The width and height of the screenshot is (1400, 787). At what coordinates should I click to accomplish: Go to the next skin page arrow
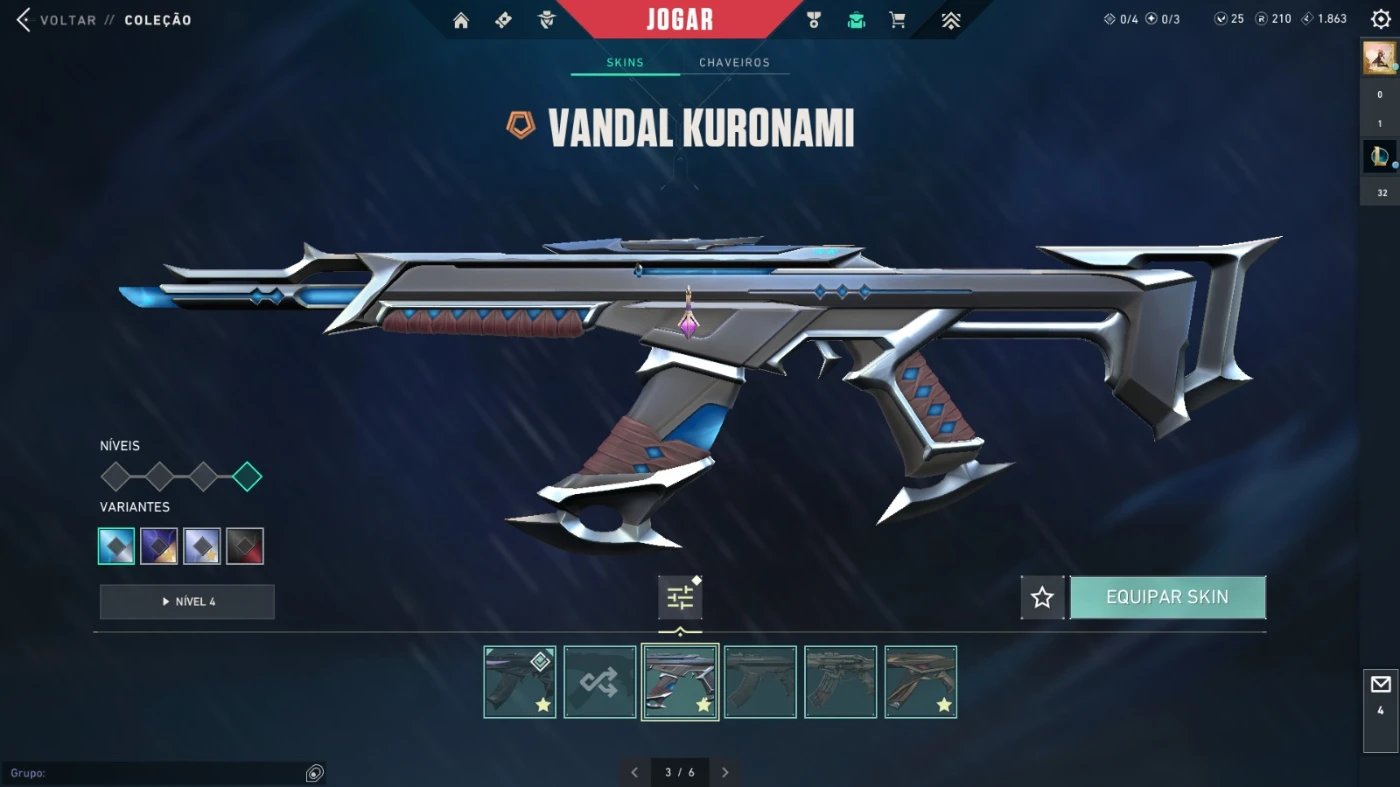click(x=725, y=772)
